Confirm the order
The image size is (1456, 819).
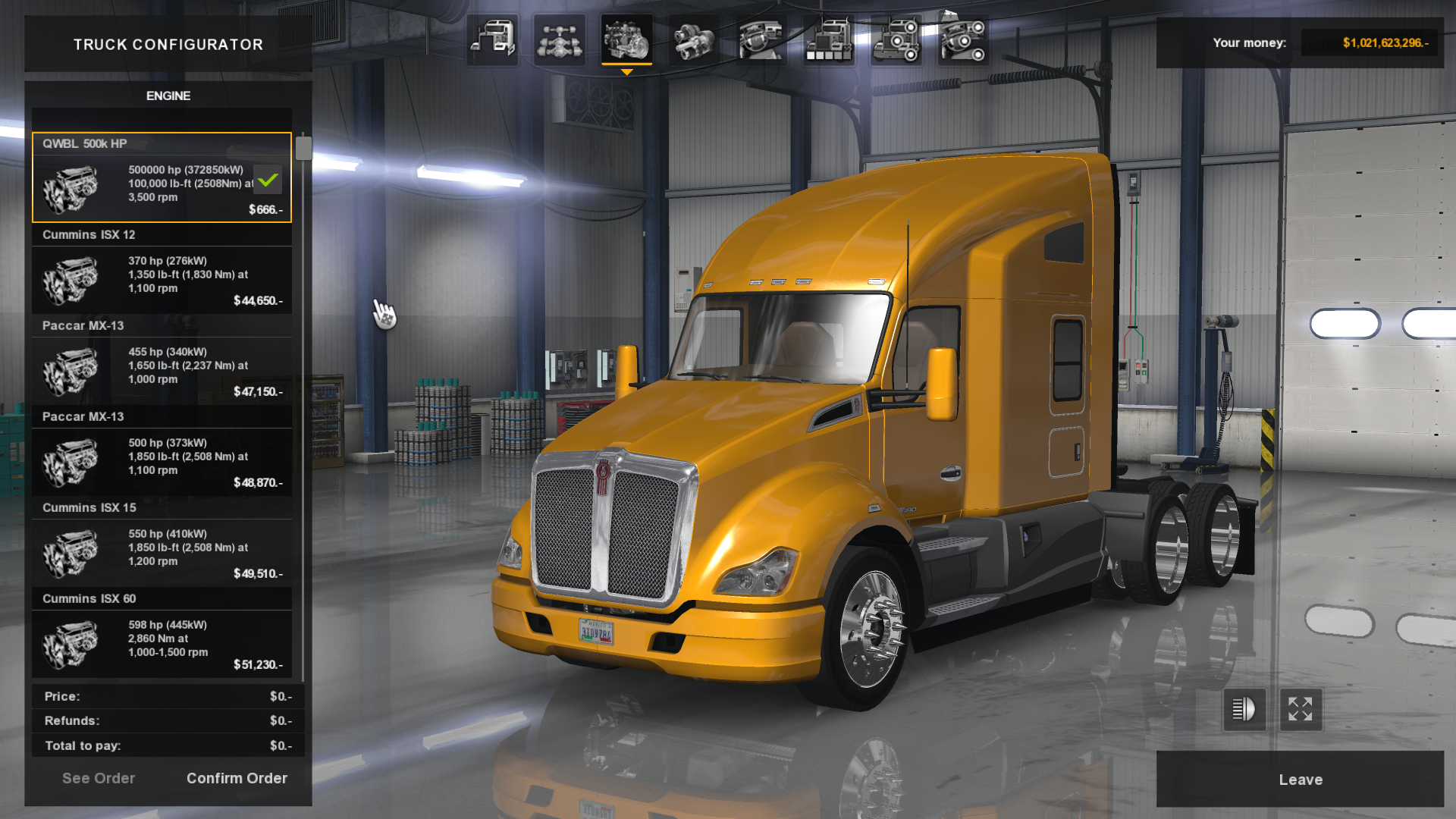(x=237, y=778)
